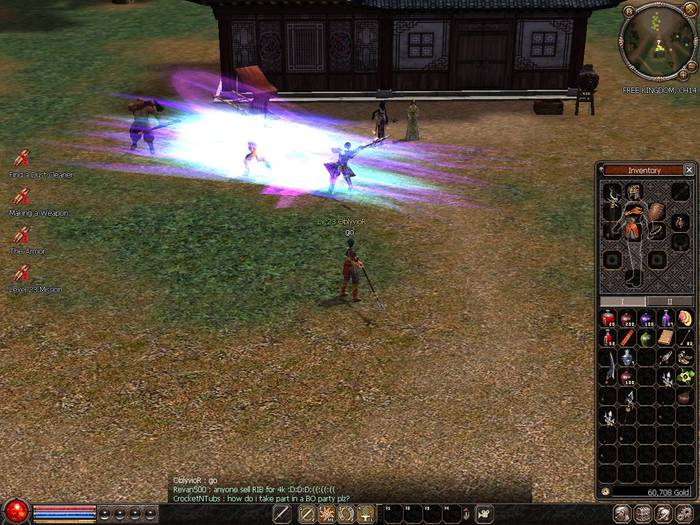Open the Find a Dust Cleaner quest scroll
700x525 pixels.
(21, 158)
